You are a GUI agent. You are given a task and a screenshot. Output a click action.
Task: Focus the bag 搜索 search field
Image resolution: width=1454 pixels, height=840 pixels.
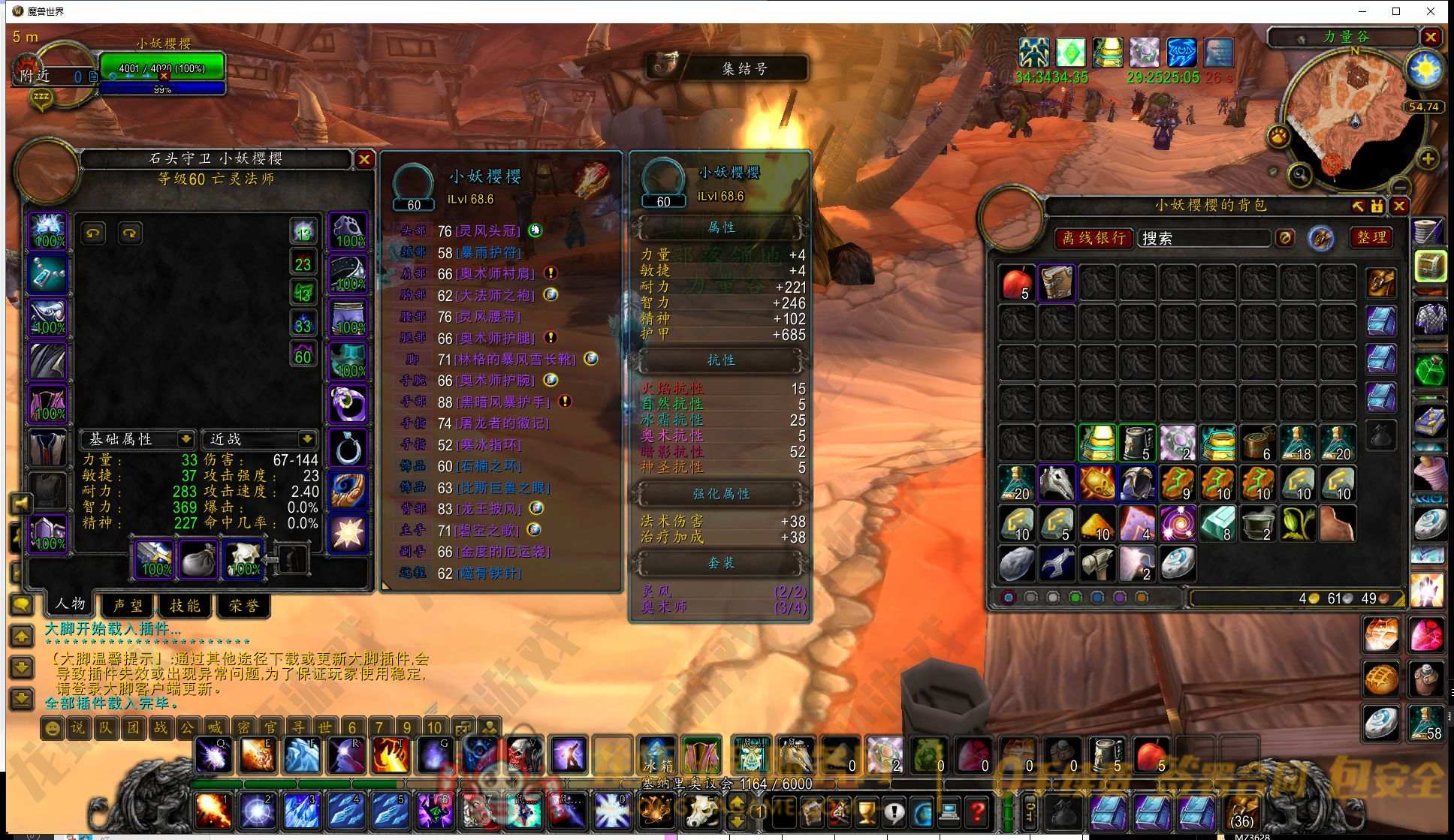(1203, 238)
